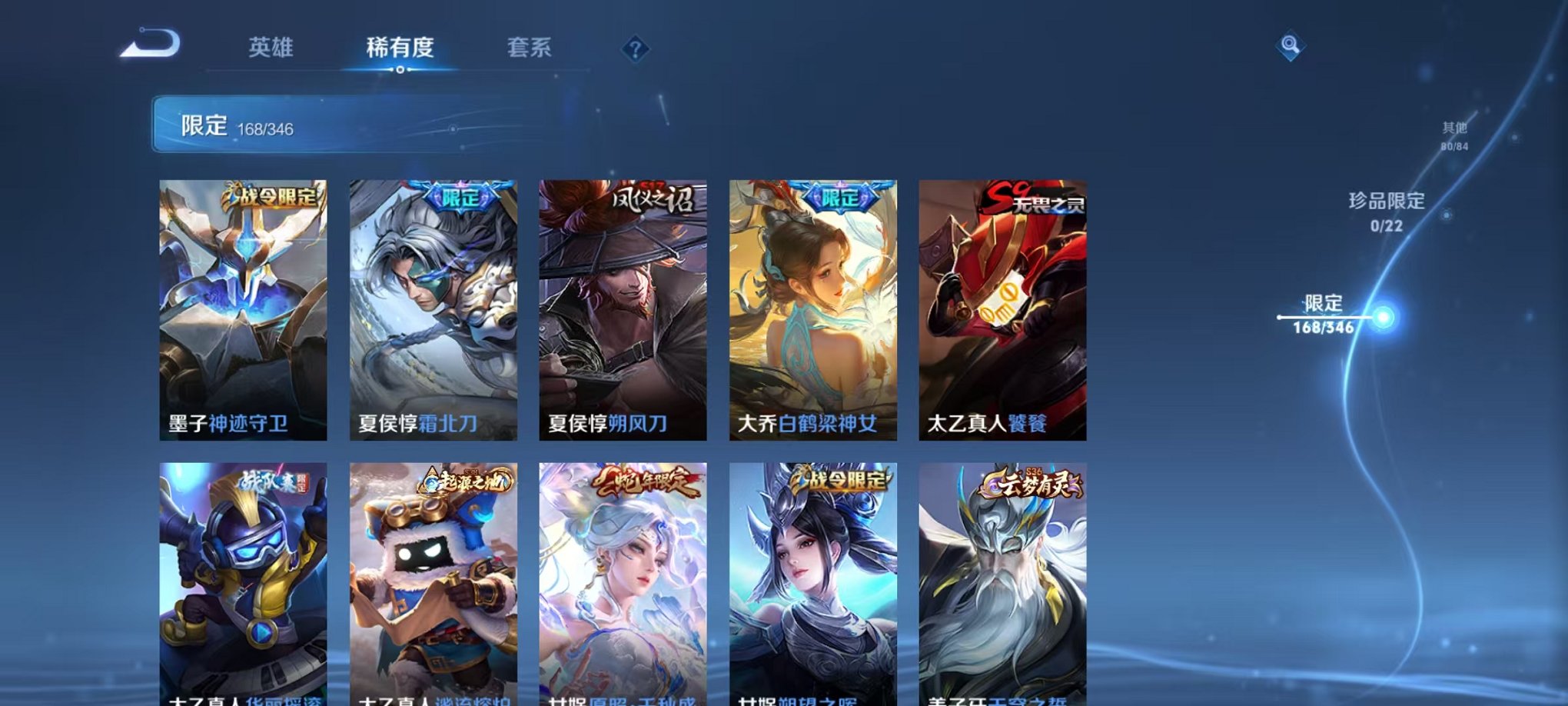
Task: View the 大乔白鹤梁神女 skin
Action: [813, 308]
